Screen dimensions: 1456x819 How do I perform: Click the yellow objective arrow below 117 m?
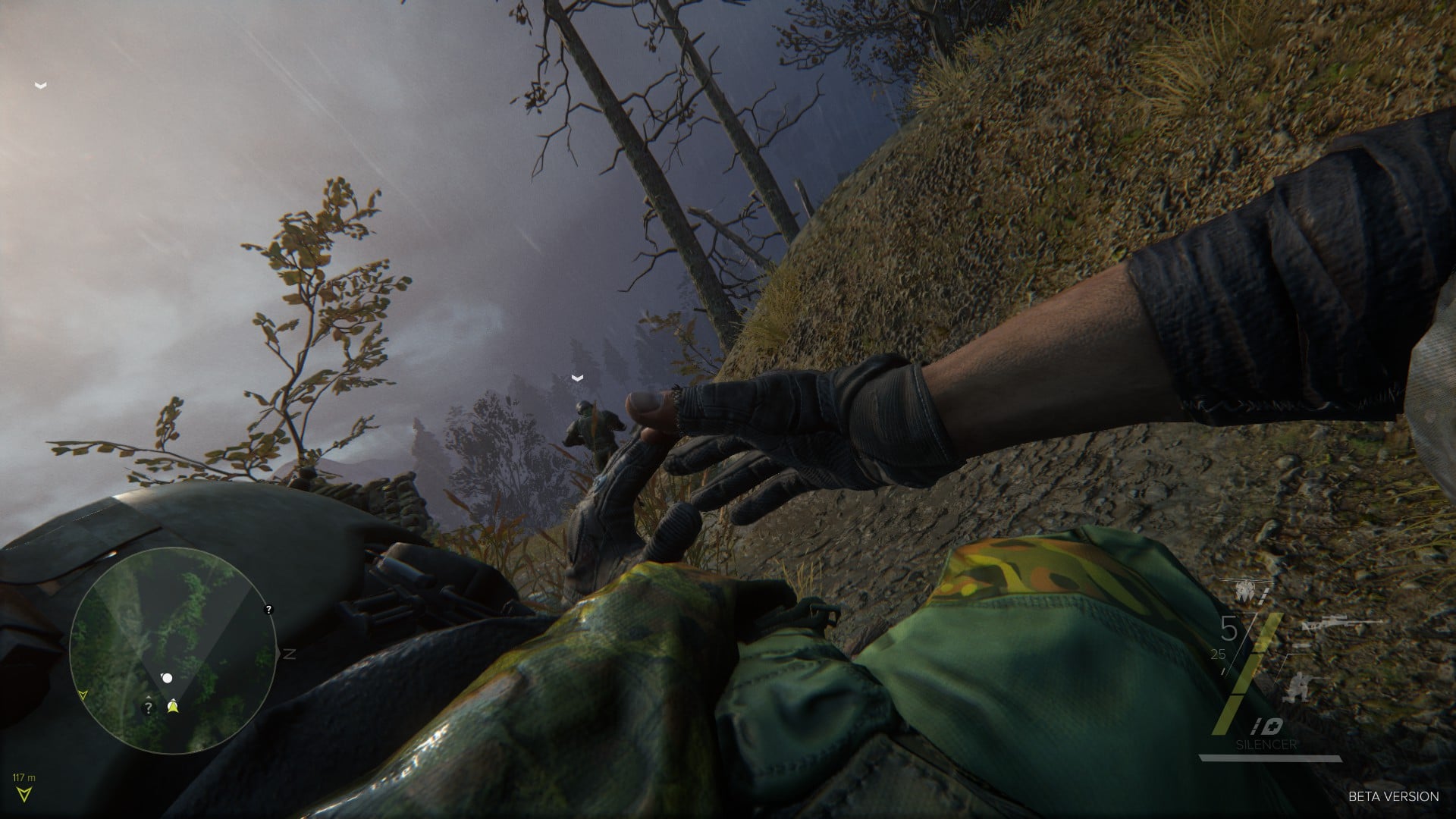click(x=26, y=793)
